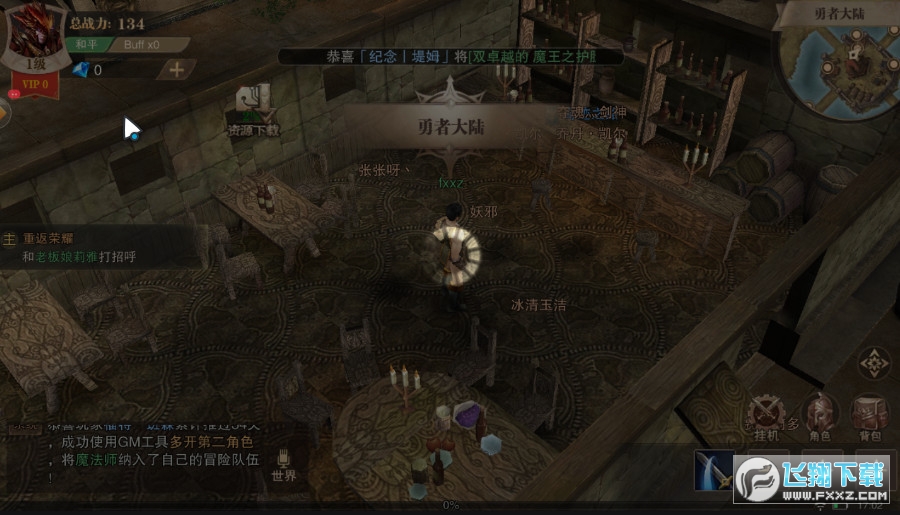Open the Buff x0 status panel
This screenshot has width=900, height=515.
[141, 45]
